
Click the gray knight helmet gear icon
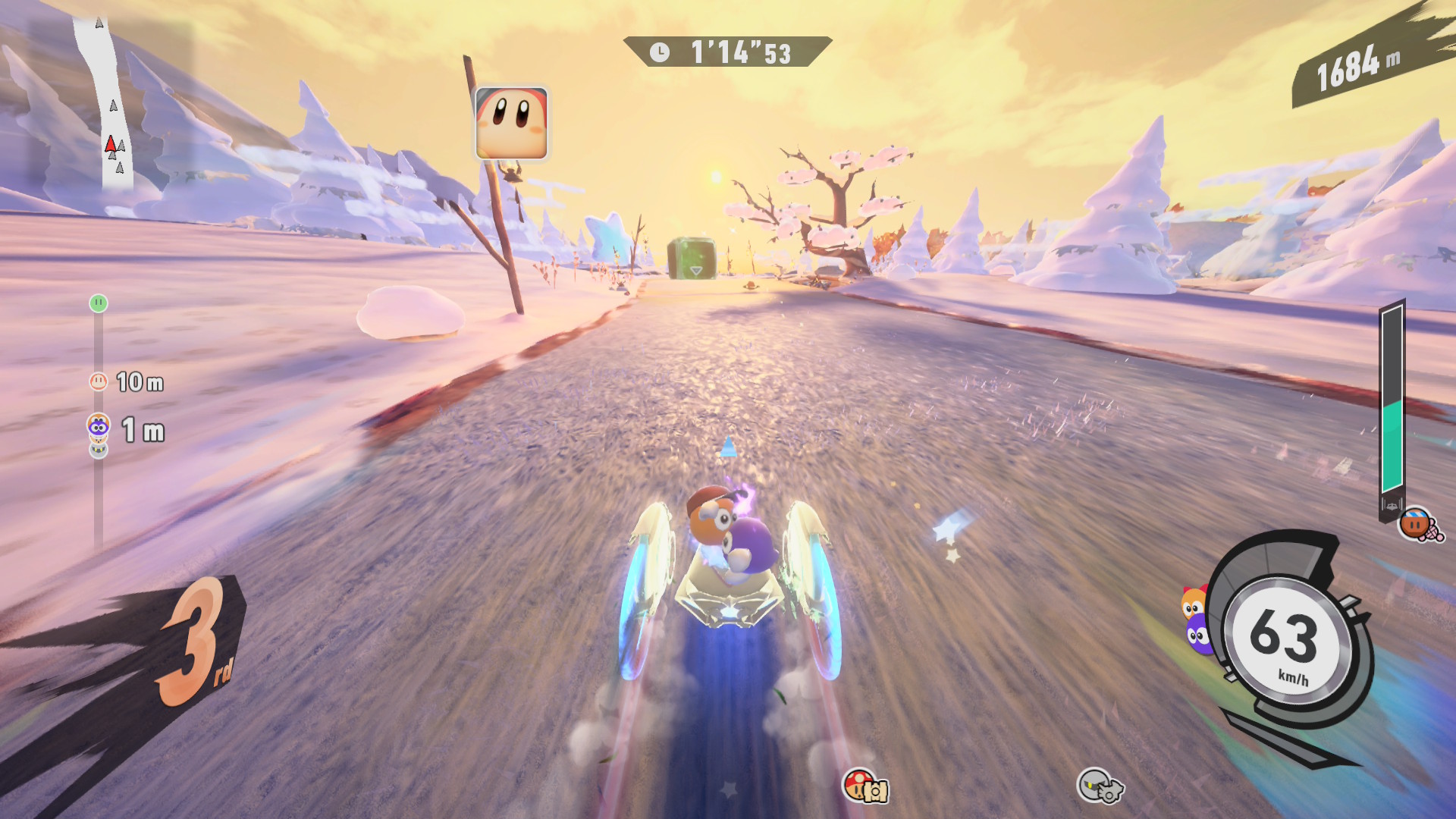(1100, 785)
